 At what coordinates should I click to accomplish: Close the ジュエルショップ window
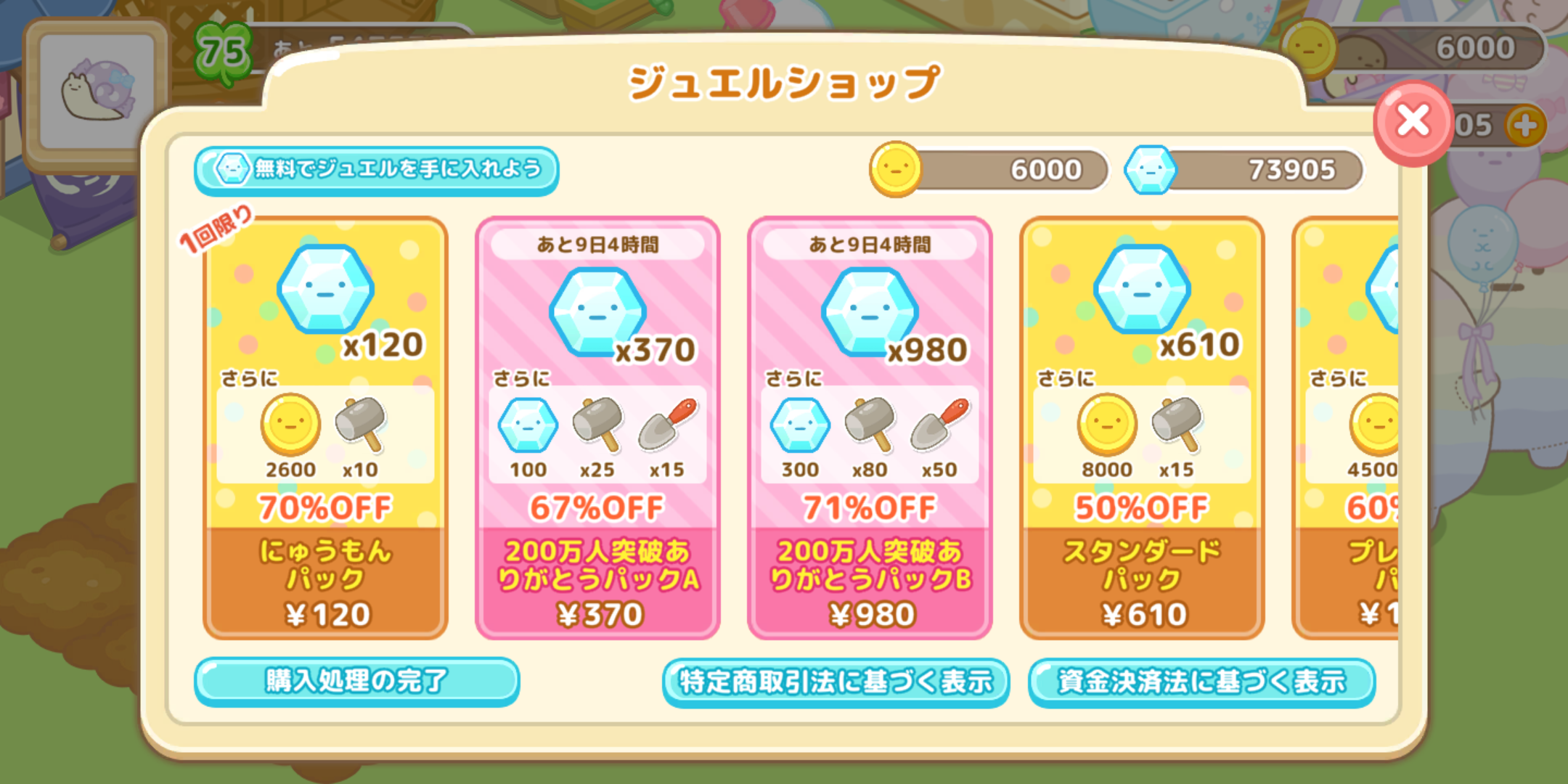click(x=1411, y=122)
